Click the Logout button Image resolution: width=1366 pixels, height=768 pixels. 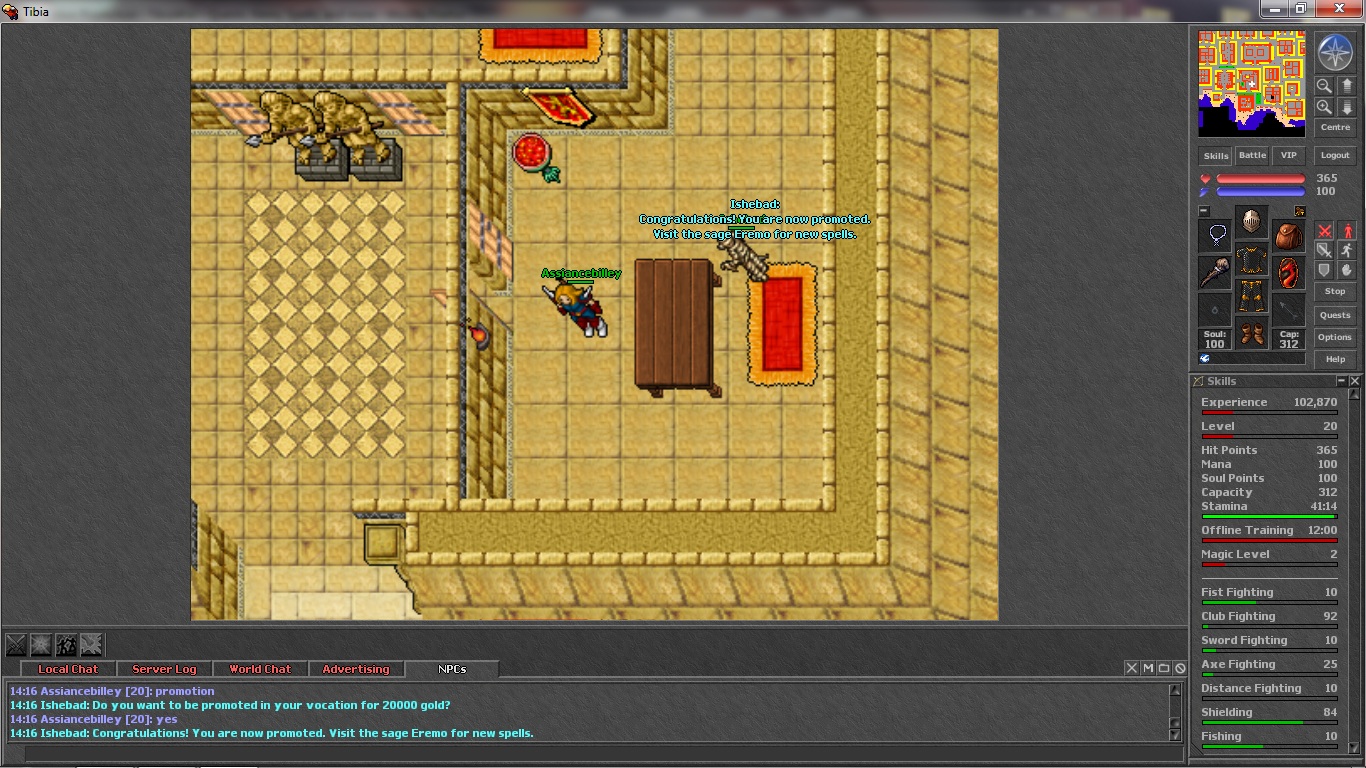click(x=1335, y=156)
